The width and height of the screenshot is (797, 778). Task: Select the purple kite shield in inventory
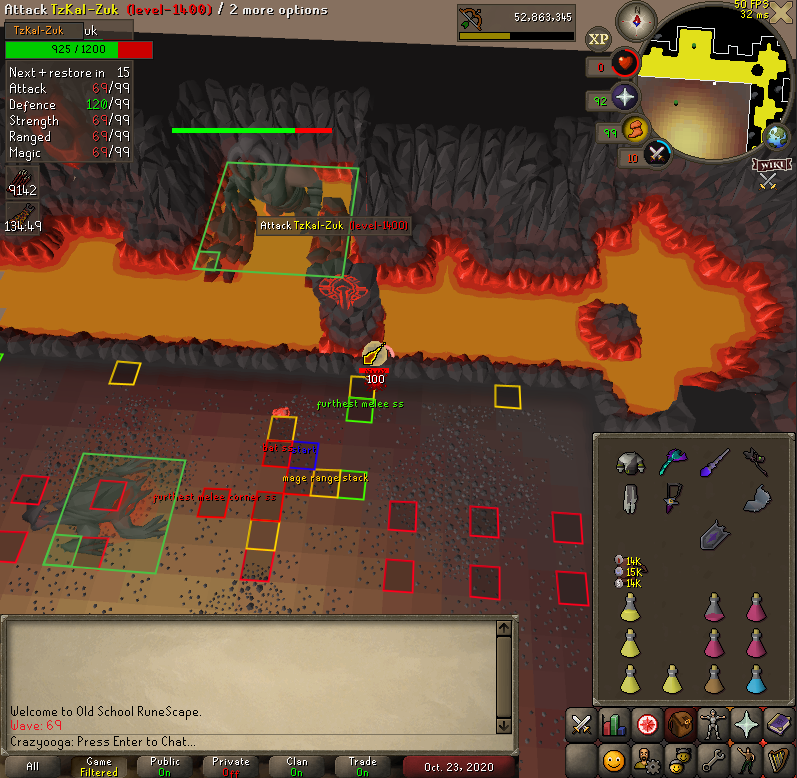pos(713,535)
